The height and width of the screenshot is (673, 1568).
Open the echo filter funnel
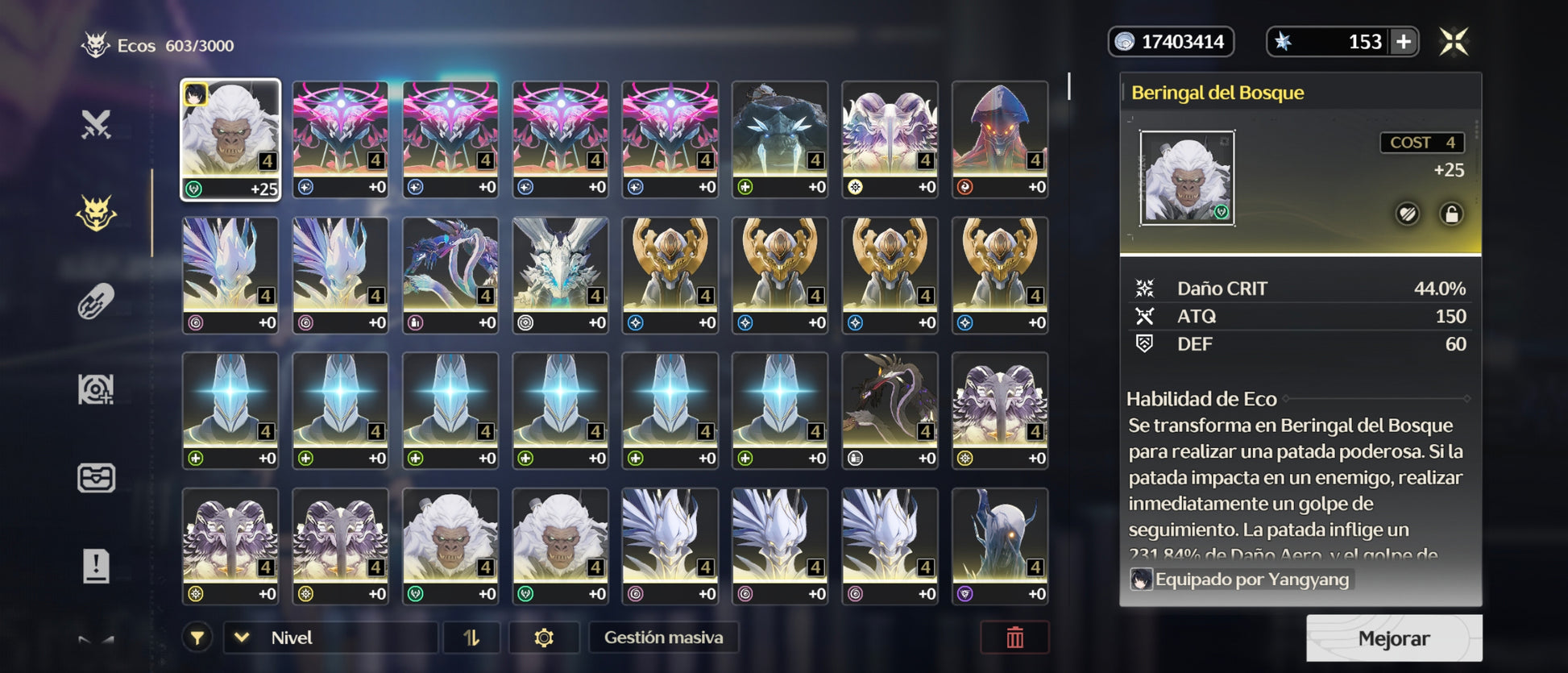click(x=197, y=638)
